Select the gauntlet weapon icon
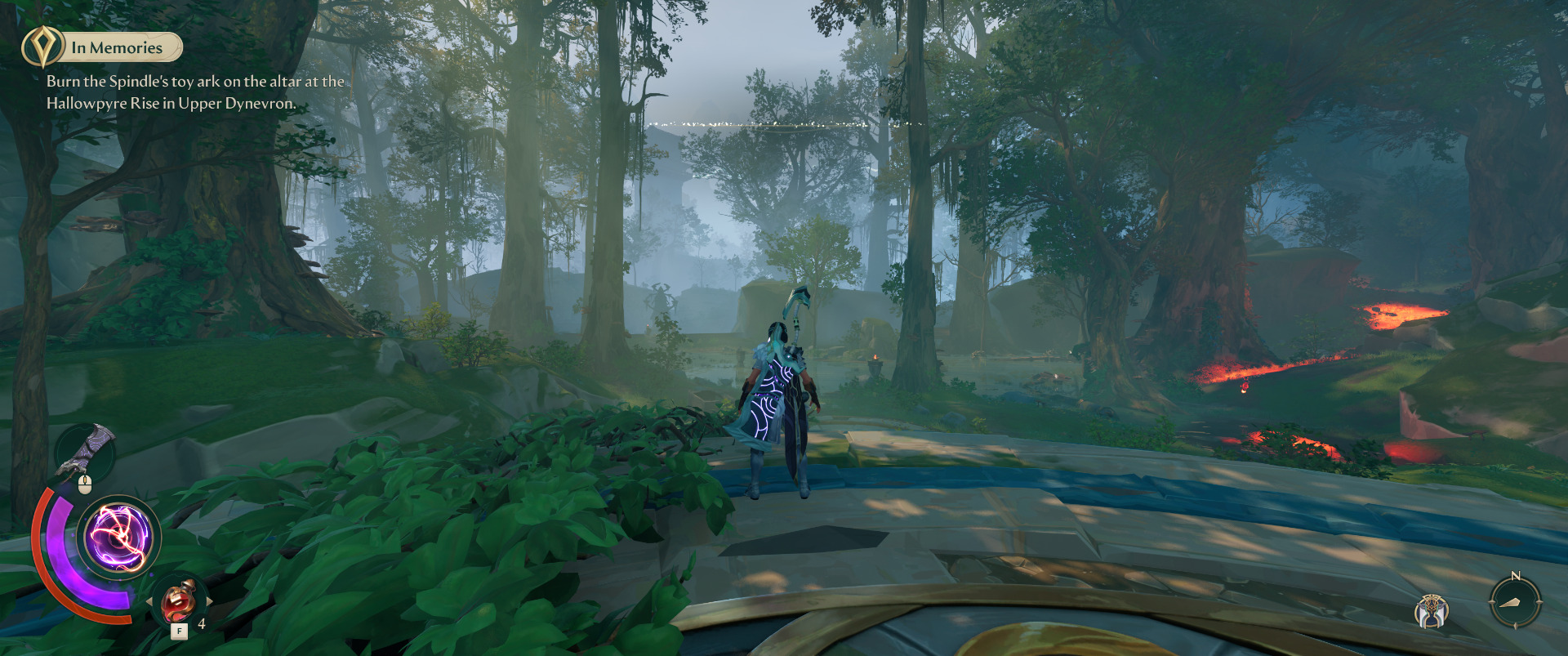Image resolution: width=1568 pixels, height=656 pixels. pyautogui.click(x=88, y=449)
